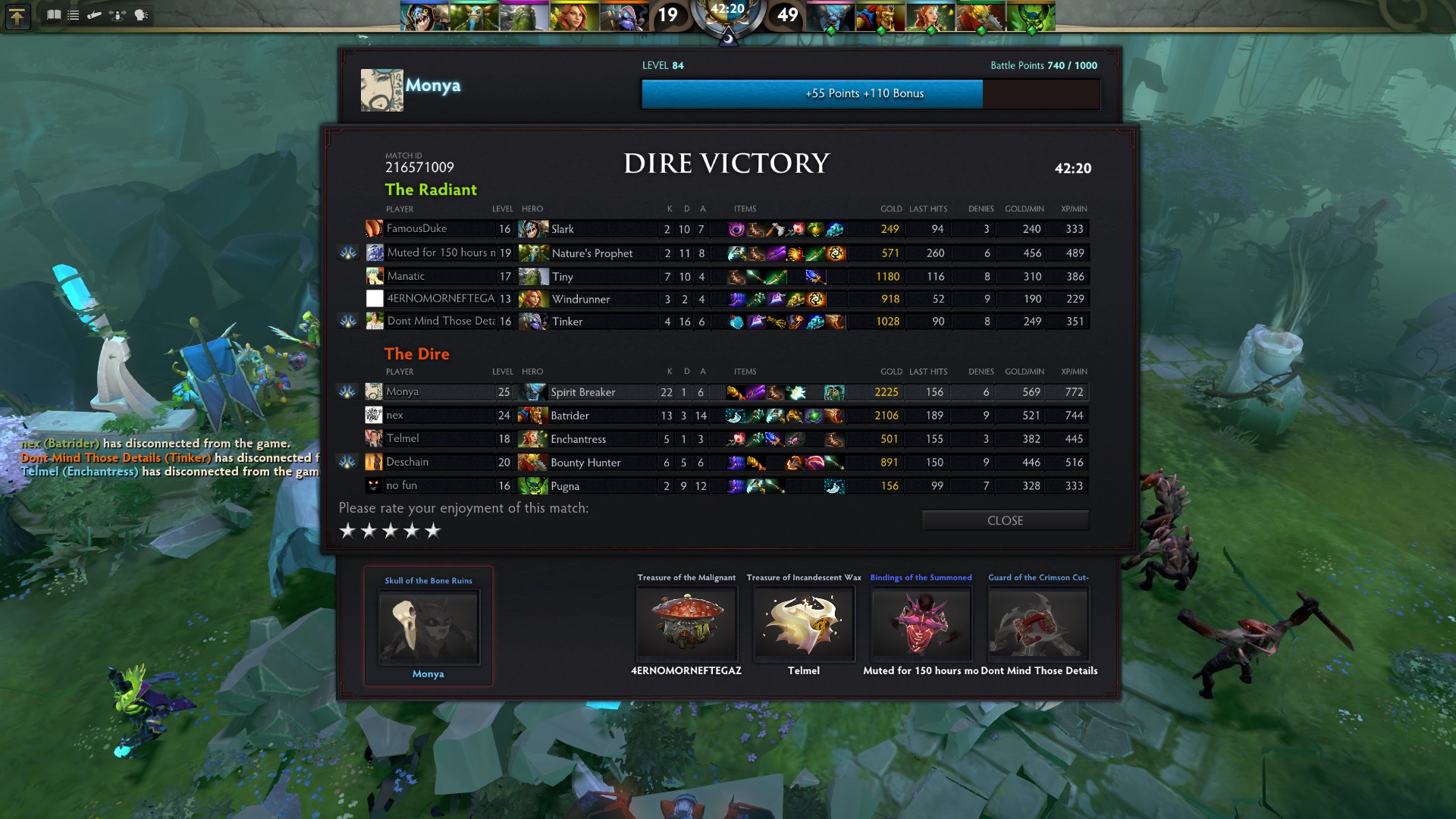Open the scoreboard list icon

(74, 15)
